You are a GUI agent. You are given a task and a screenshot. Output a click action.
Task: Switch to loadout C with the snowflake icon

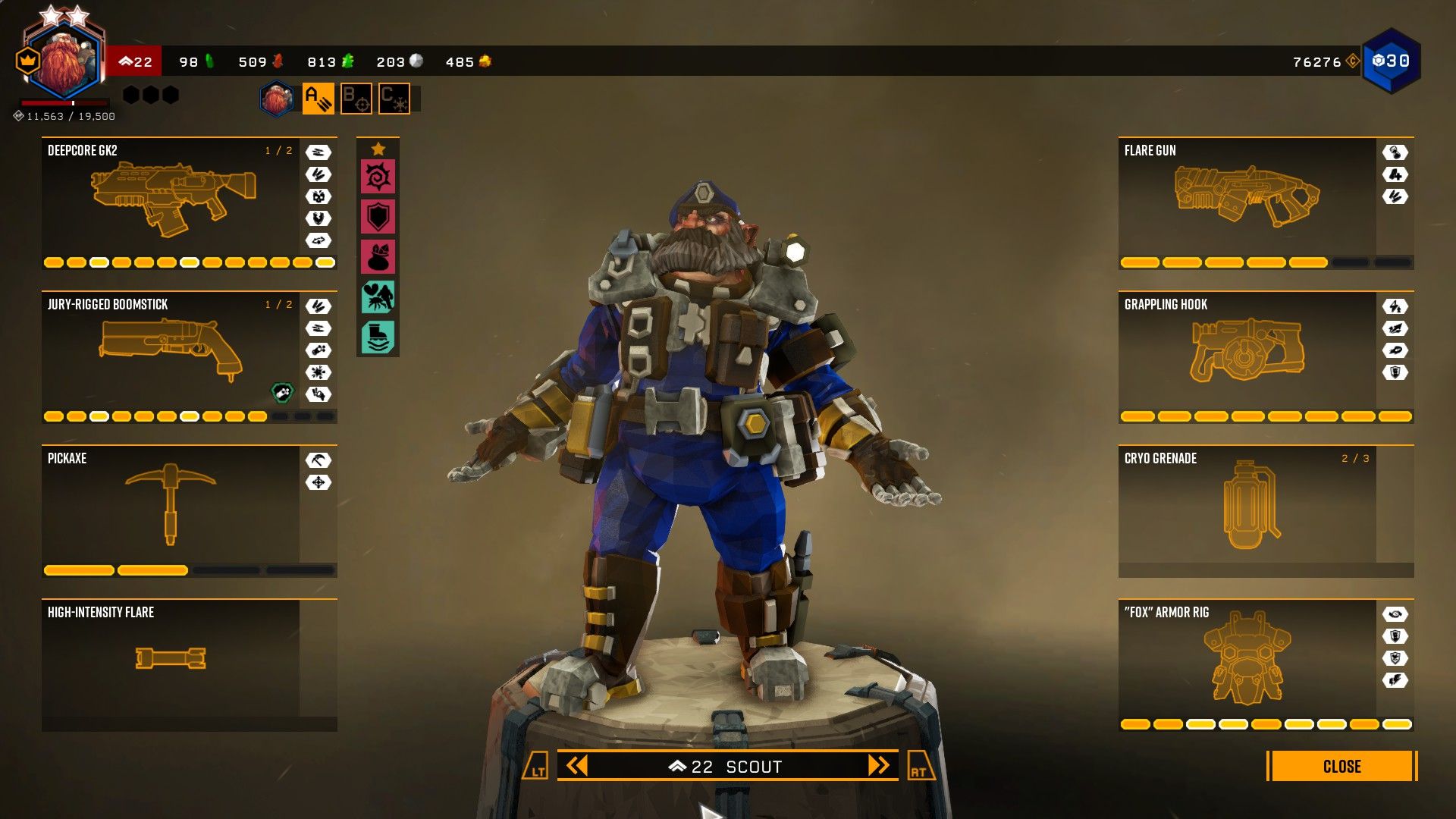[x=394, y=98]
